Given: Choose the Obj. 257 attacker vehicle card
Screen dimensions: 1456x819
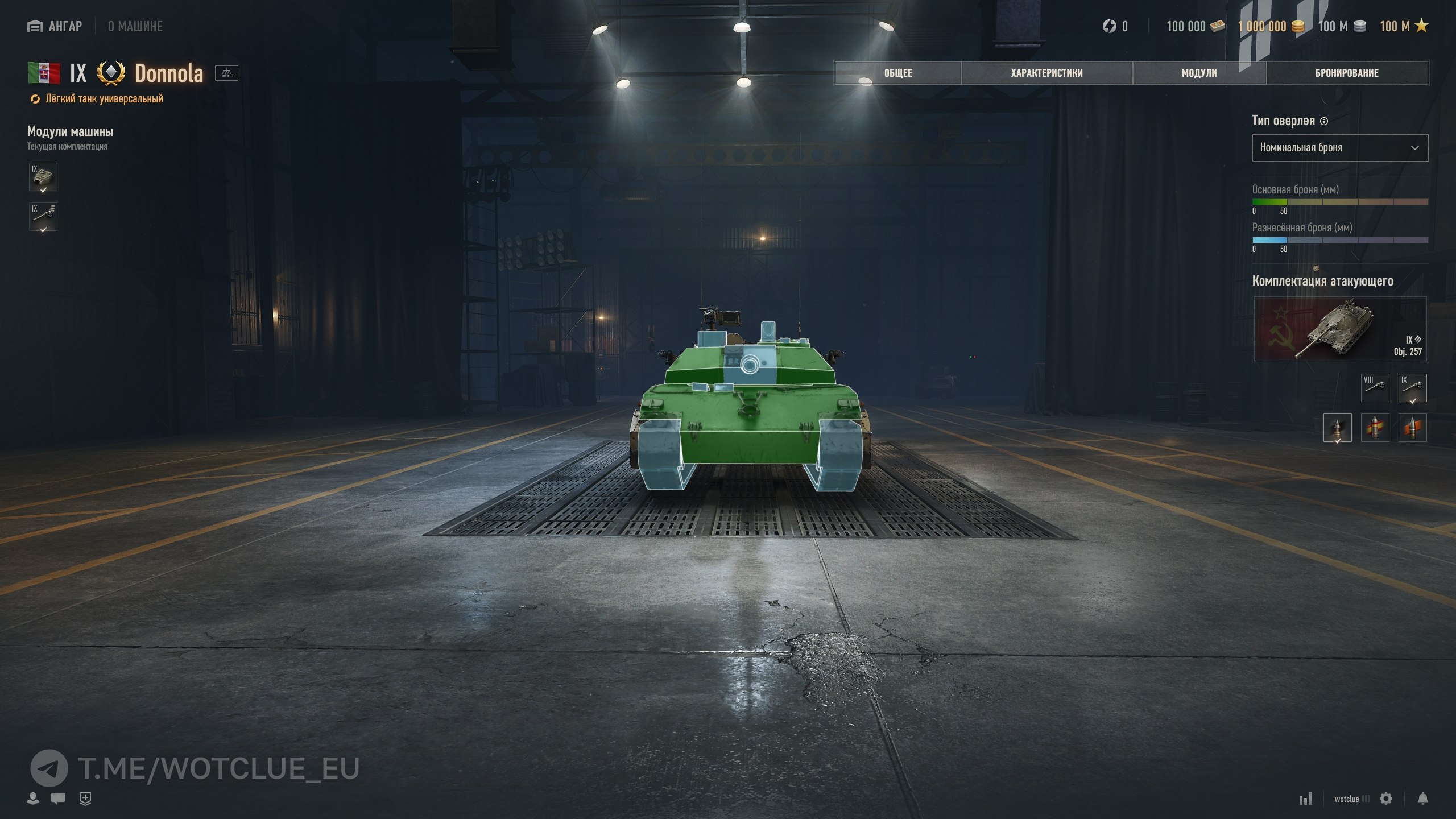Looking at the screenshot, I should tap(1340, 329).
